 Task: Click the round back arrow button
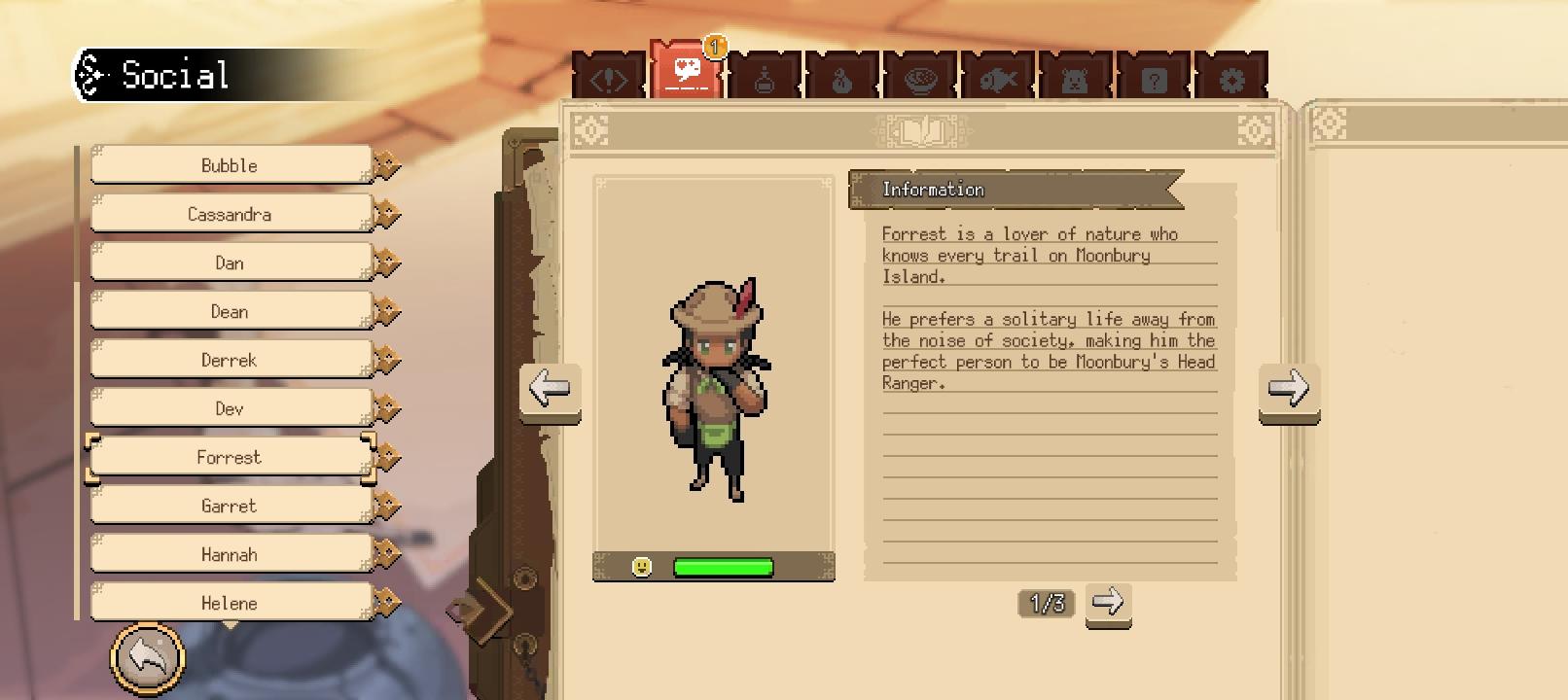(x=147, y=659)
